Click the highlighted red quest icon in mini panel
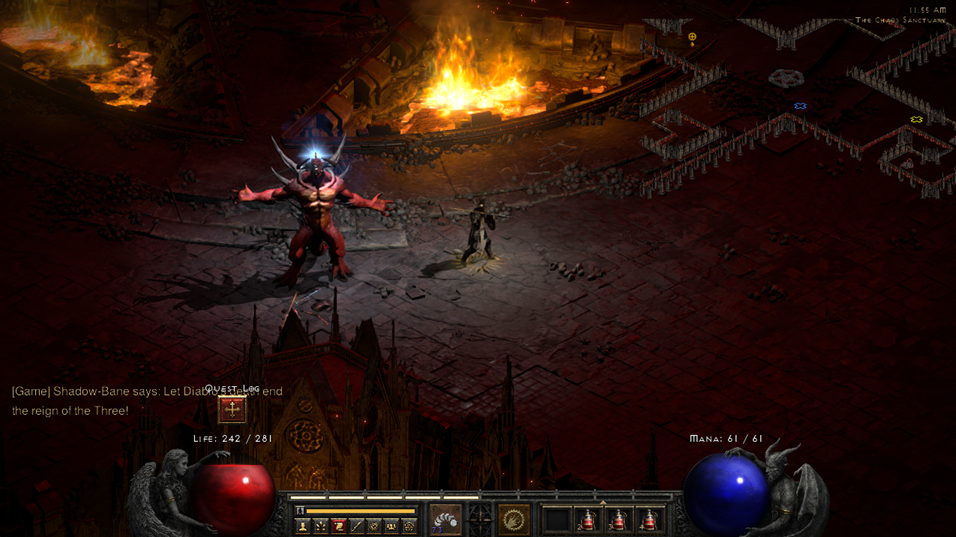956x537 pixels. coord(339,526)
